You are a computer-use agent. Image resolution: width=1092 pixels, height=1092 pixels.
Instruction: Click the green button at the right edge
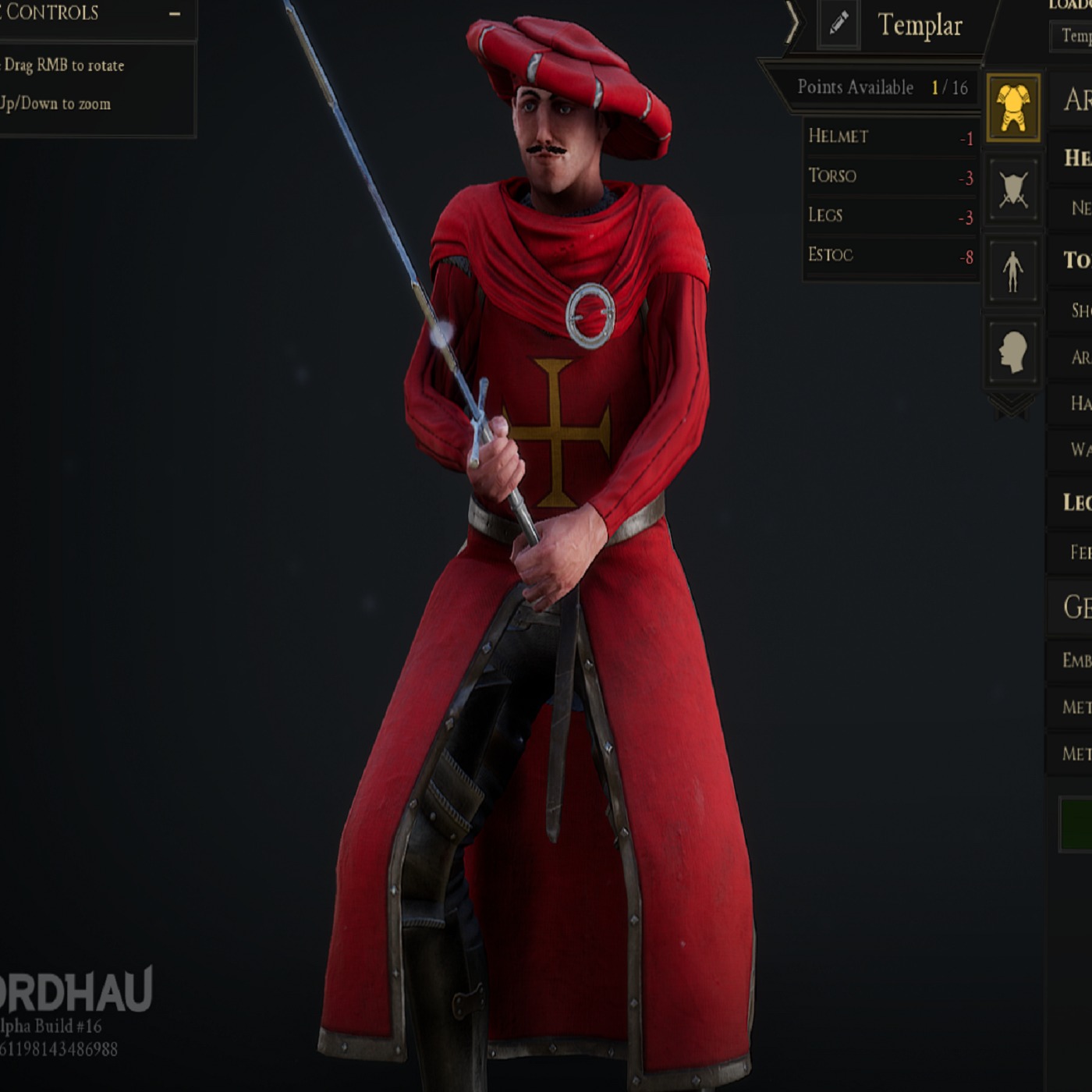1076,824
